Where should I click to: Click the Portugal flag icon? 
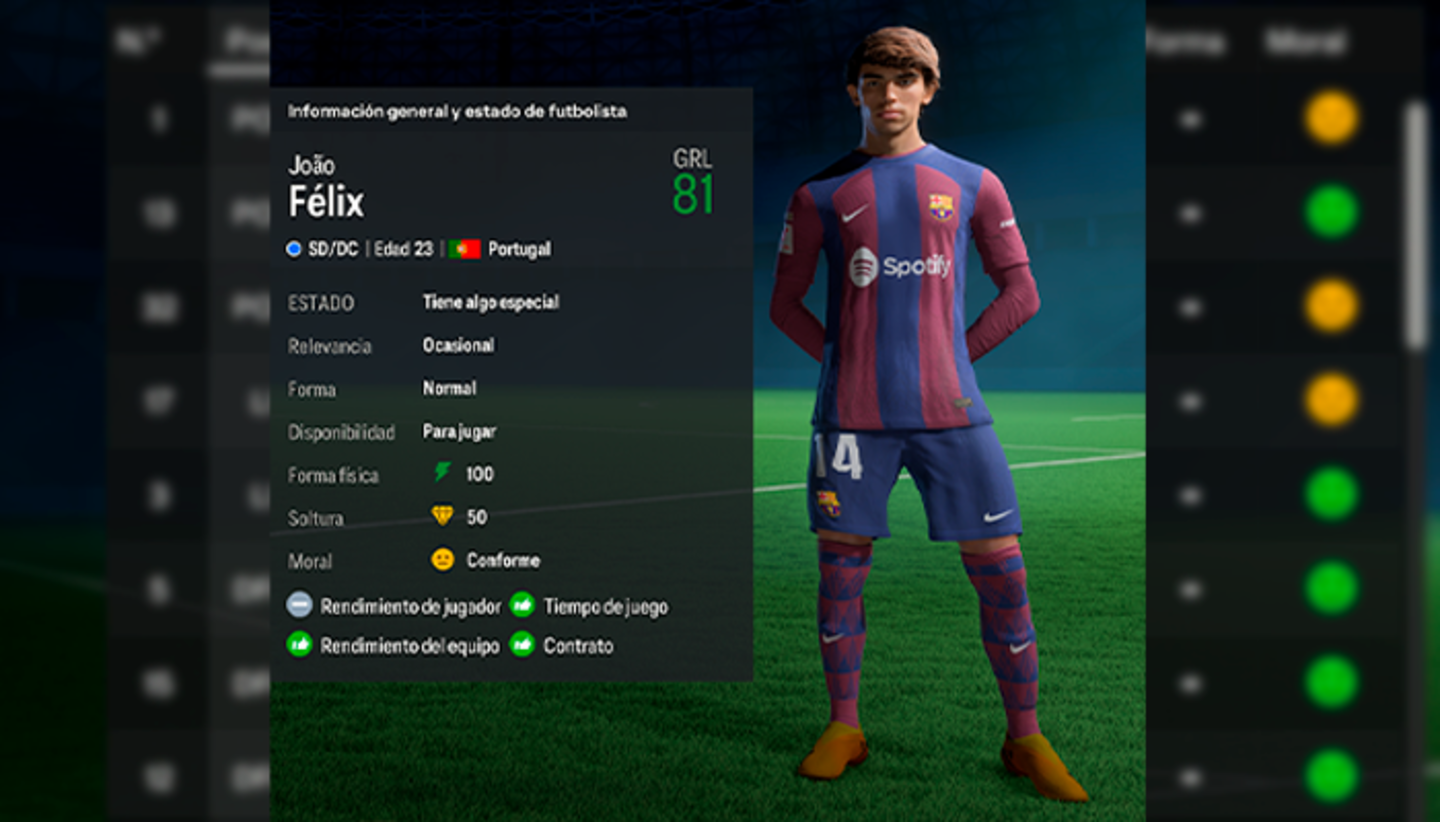pos(462,250)
